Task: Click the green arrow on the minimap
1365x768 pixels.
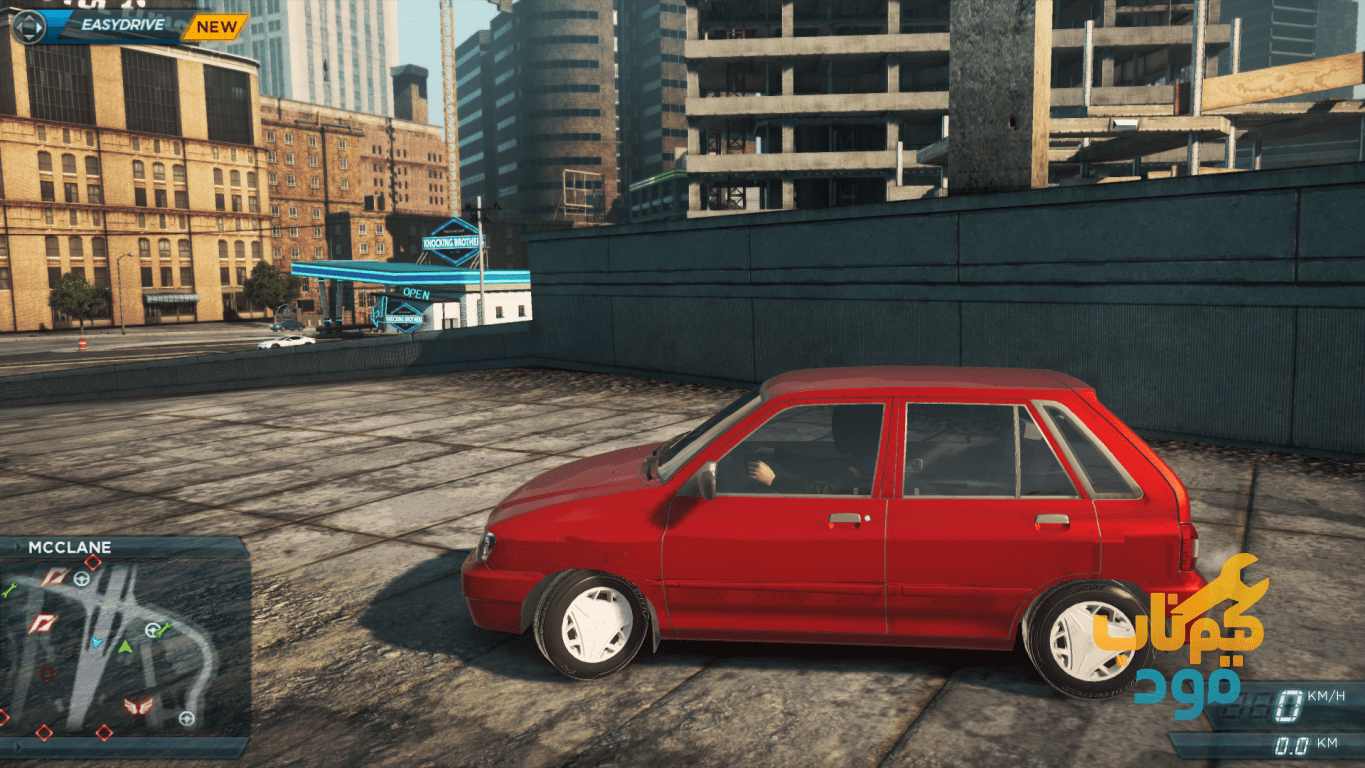Action: [x=125, y=648]
